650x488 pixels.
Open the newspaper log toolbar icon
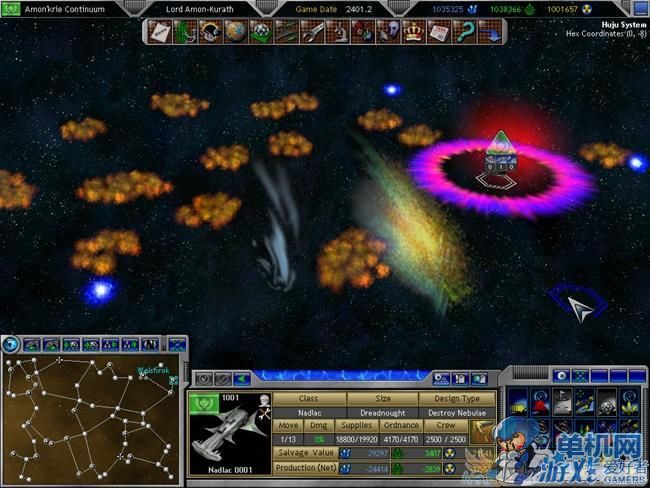pos(438,33)
